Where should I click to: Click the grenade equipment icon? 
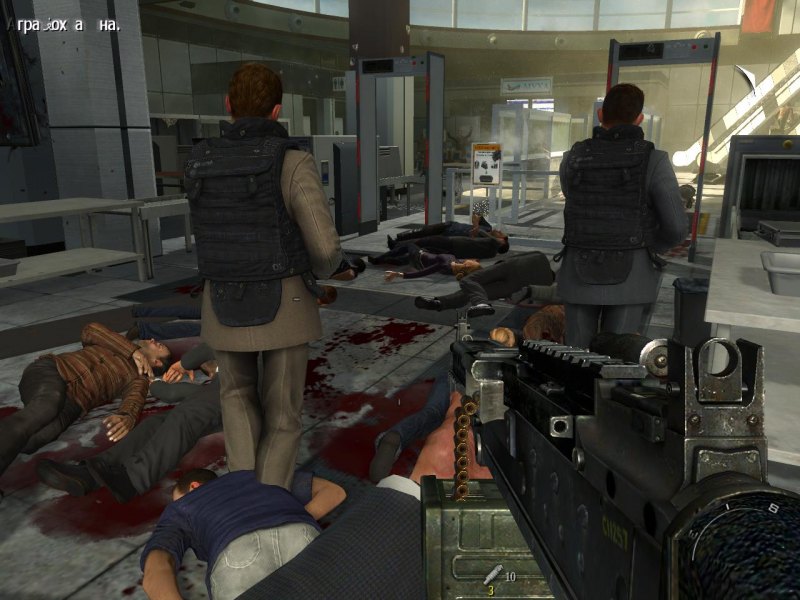click(x=491, y=575)
